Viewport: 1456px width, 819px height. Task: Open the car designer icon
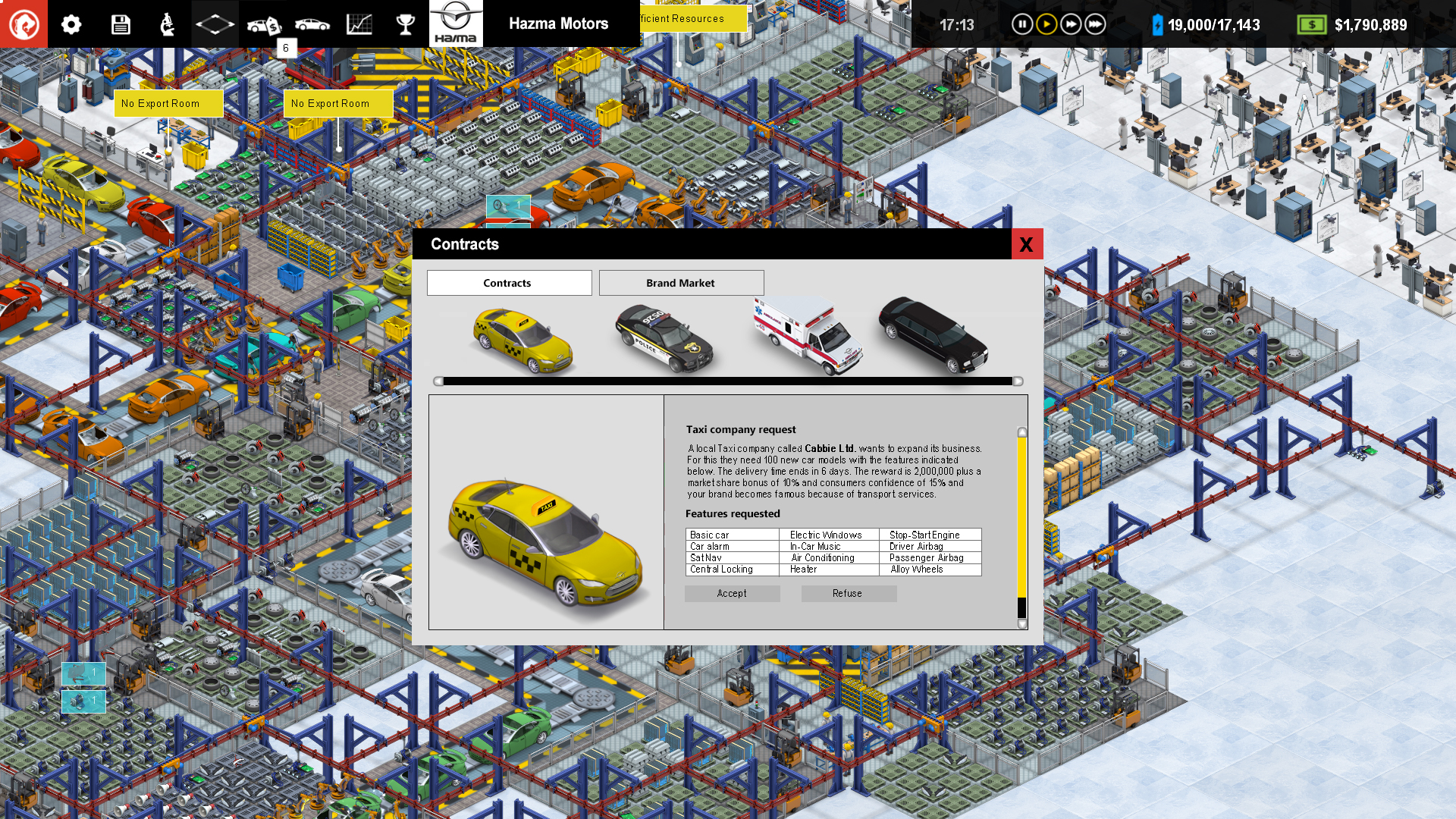point(312,24)
